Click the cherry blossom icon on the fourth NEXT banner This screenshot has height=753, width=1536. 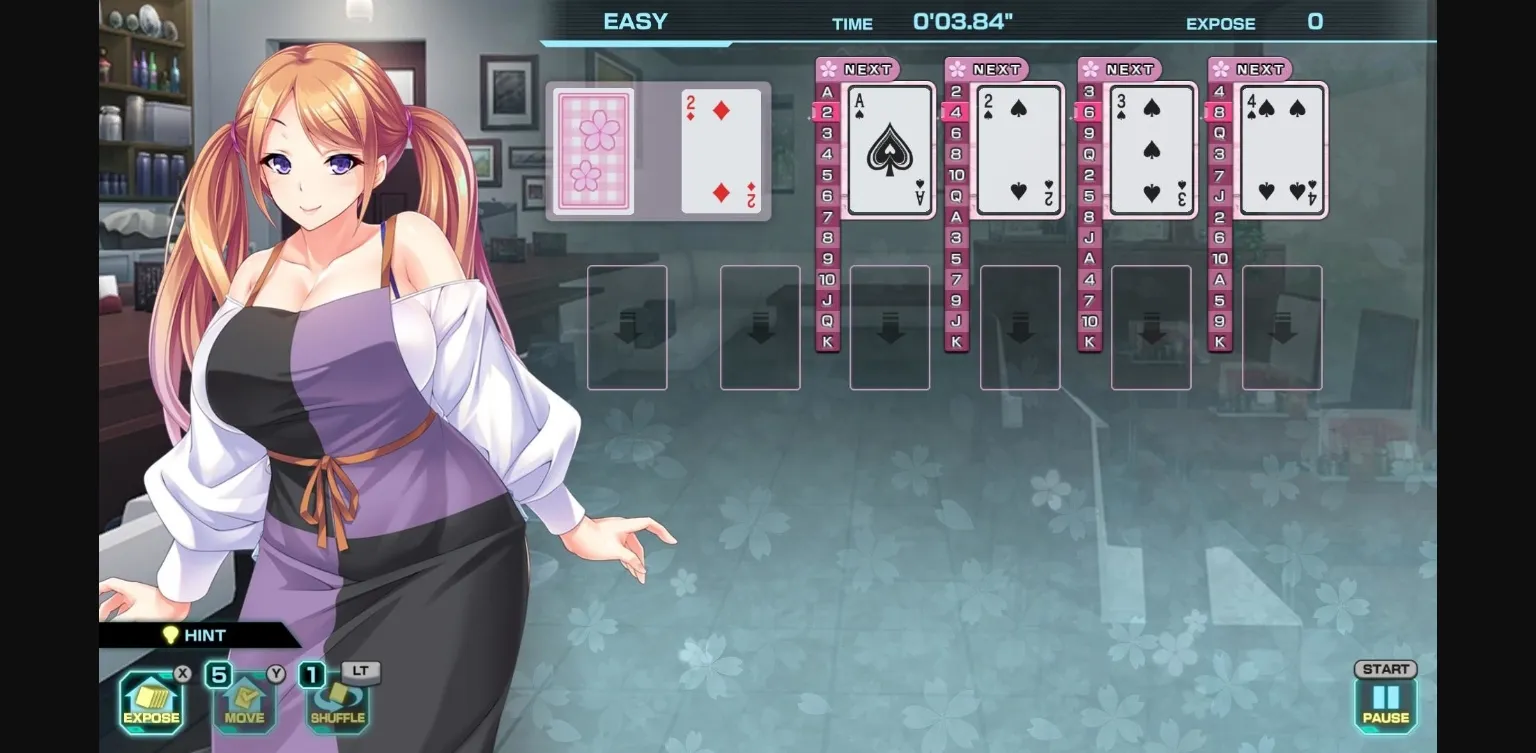[x=1219, y=69]
